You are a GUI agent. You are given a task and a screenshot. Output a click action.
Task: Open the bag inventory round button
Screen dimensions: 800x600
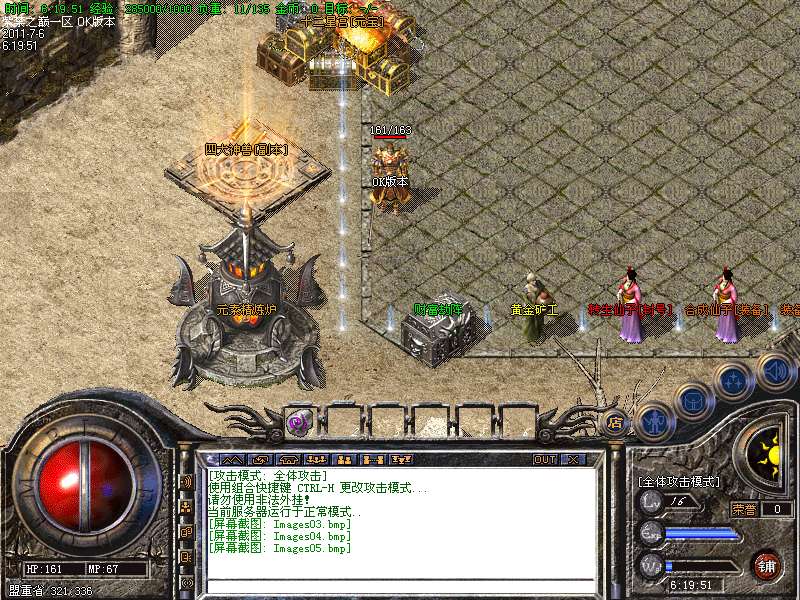pyautogui.click(x=693, y=402)
